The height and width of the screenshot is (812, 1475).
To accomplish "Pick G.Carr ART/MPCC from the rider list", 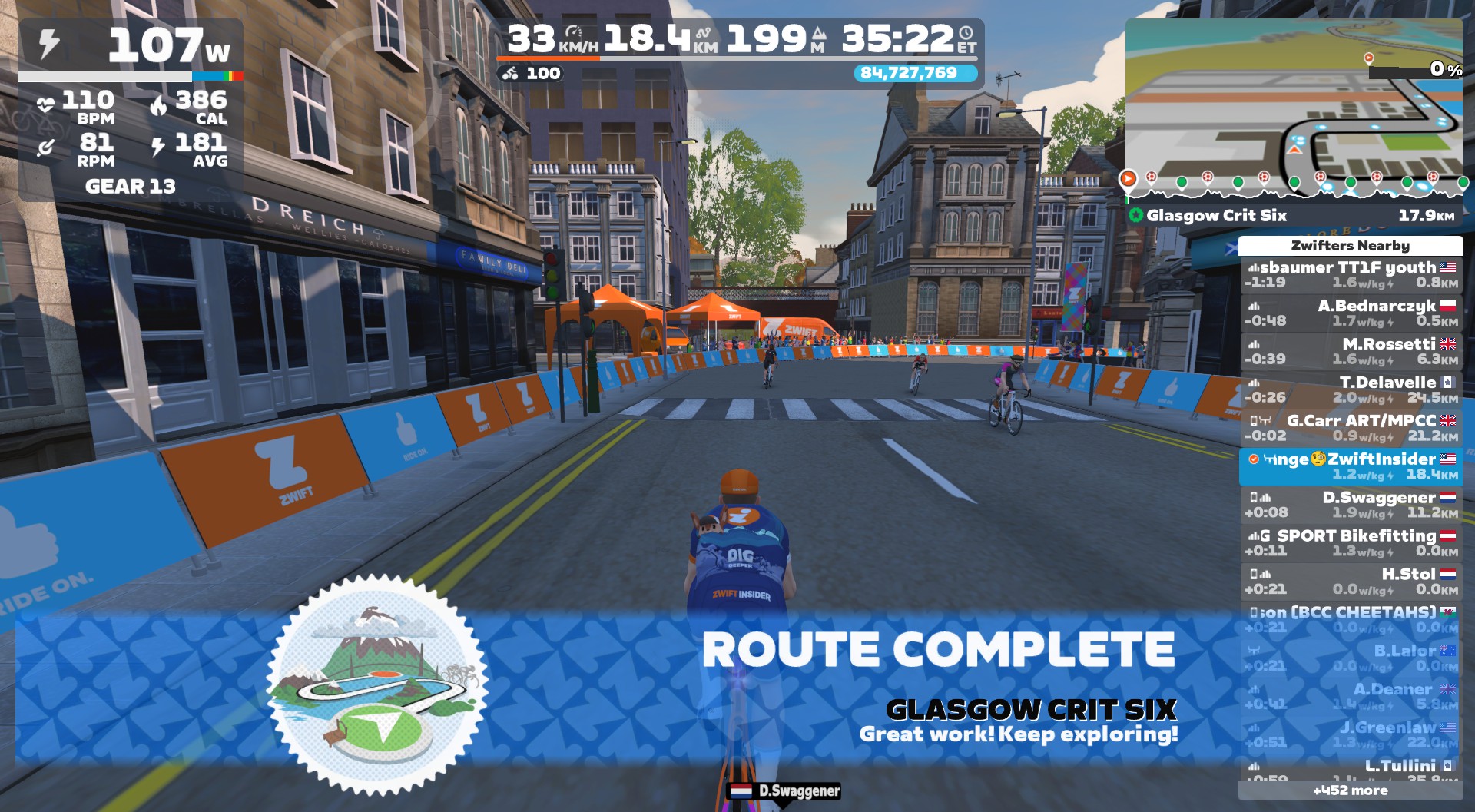I will tap(1350, 429).
